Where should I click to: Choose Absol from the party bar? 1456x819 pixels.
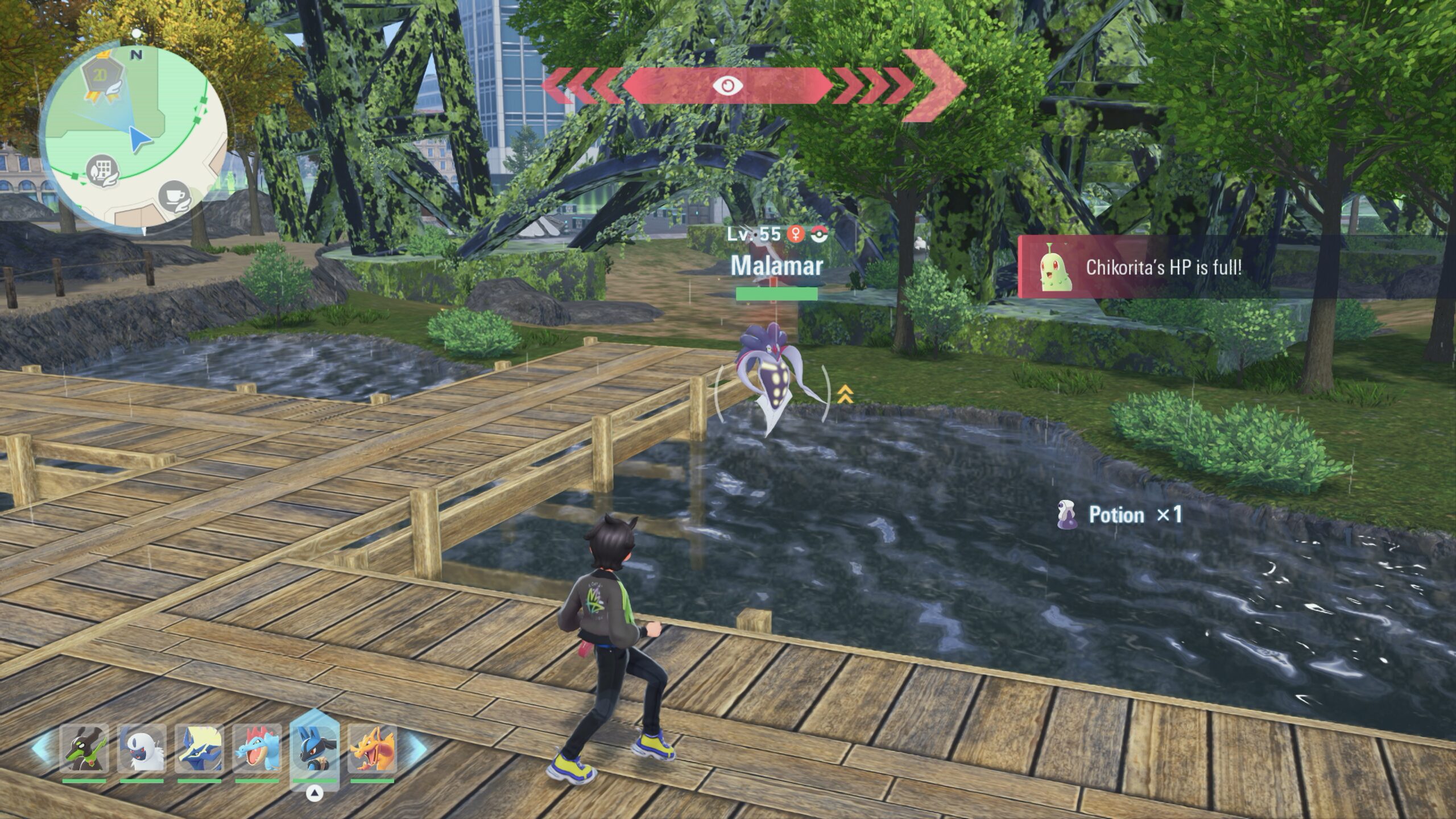click(142, 748)
